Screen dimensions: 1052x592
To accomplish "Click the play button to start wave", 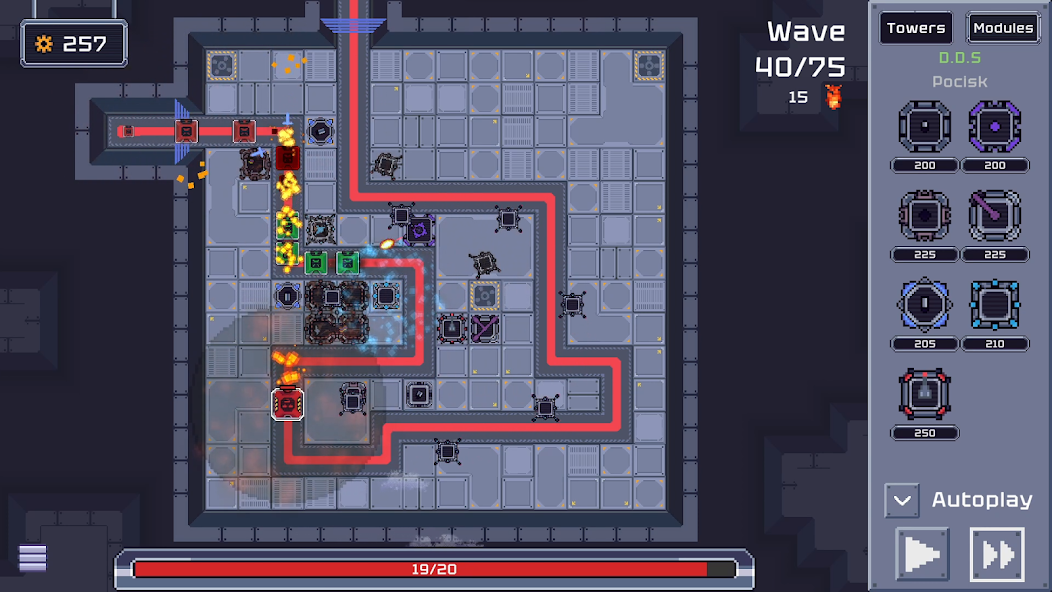I will pyautogui.click(x=922, y=554).
